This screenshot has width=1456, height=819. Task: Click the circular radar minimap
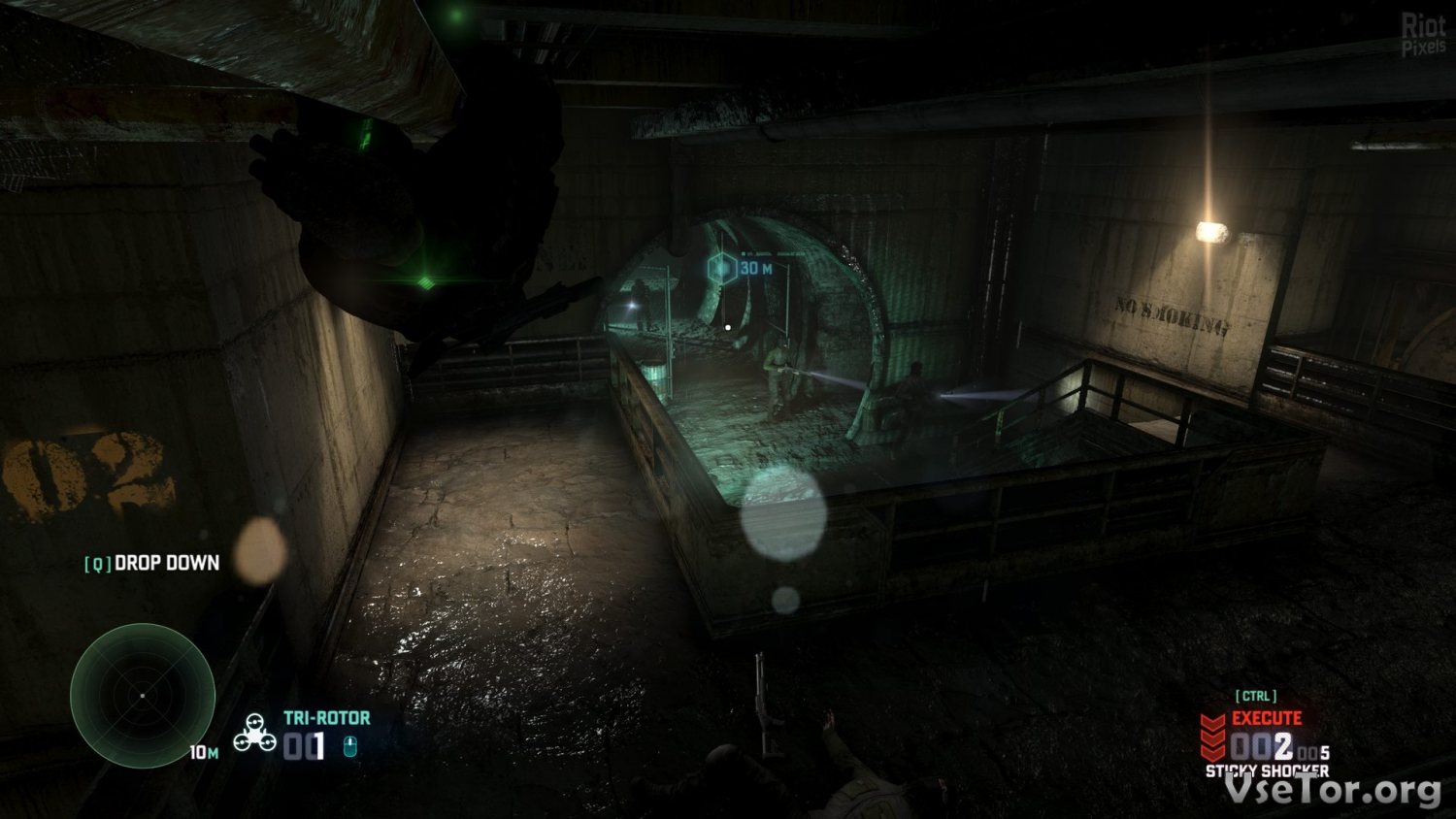tap(143, 696)
